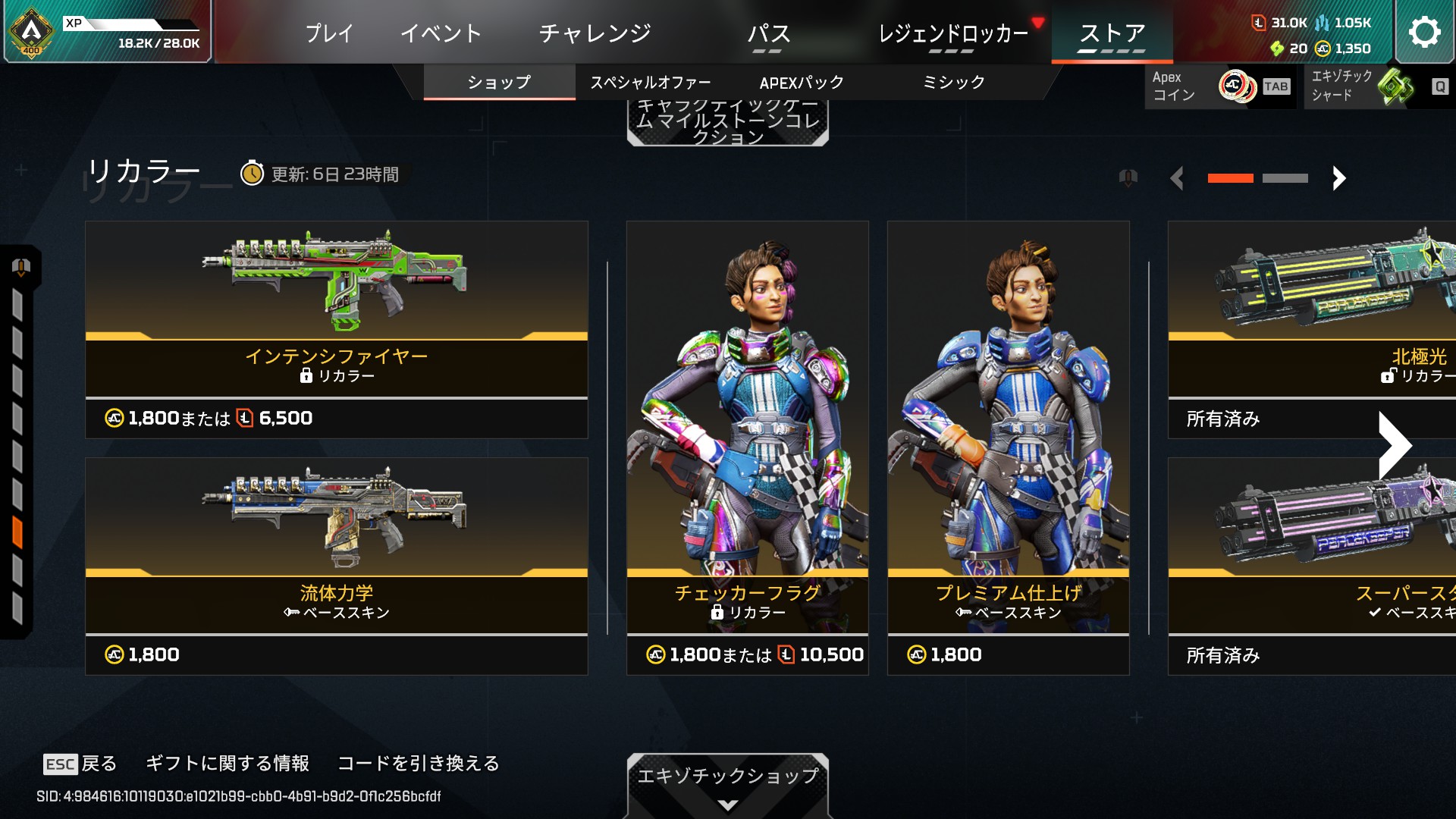Select the プレミアム仕上げ legend skin
The image size is (1456, 819).
1008,447
